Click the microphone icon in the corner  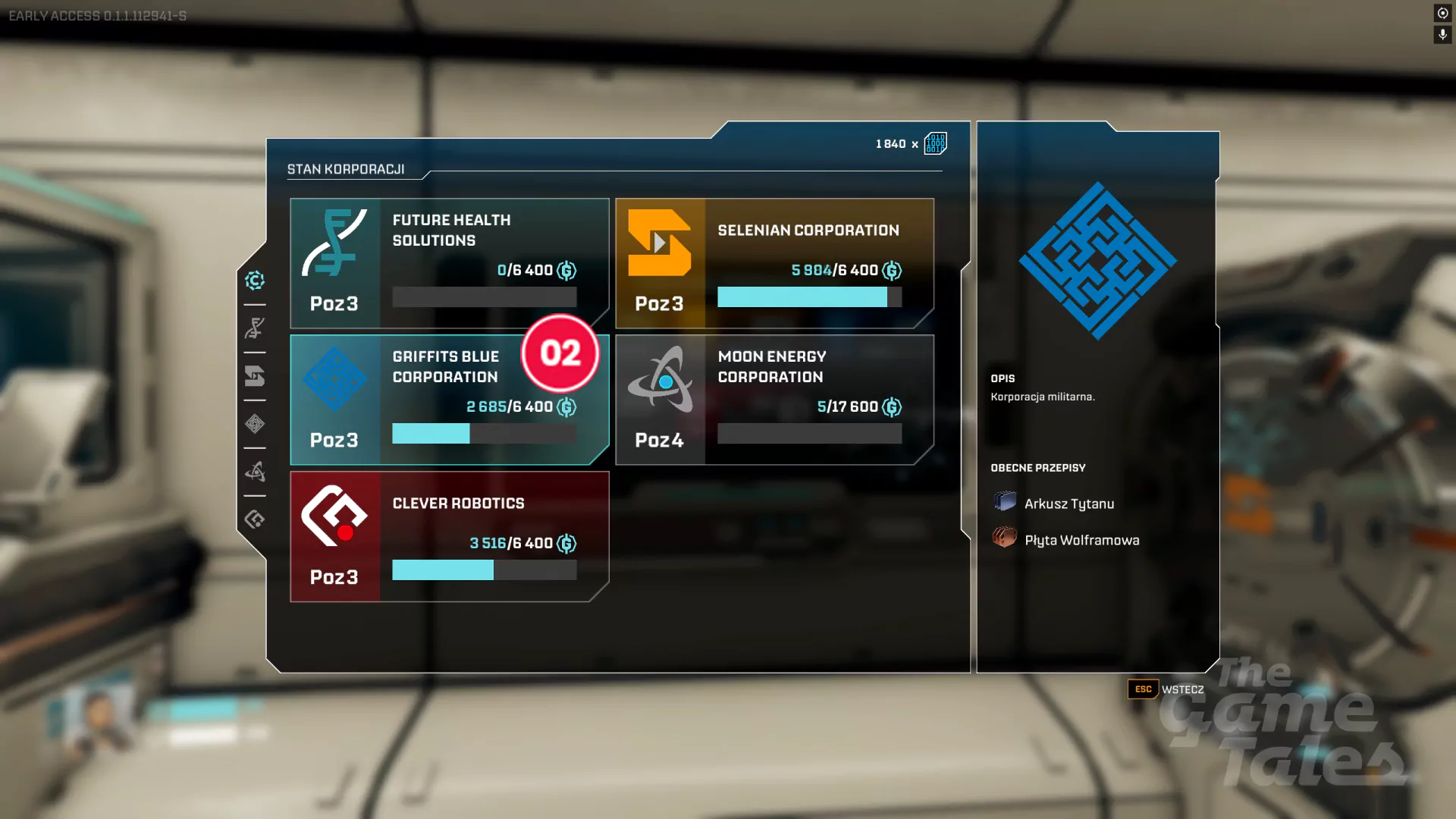pyautogui.click(x=1442, y=35)
